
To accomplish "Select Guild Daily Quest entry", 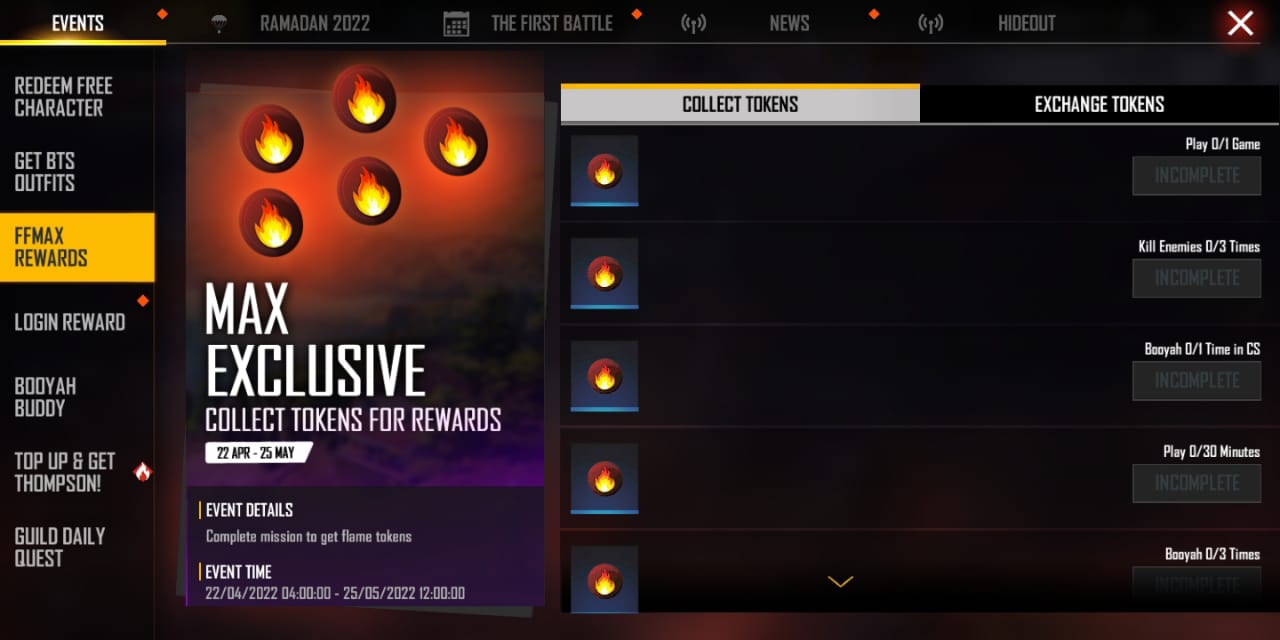I will 60,547.
